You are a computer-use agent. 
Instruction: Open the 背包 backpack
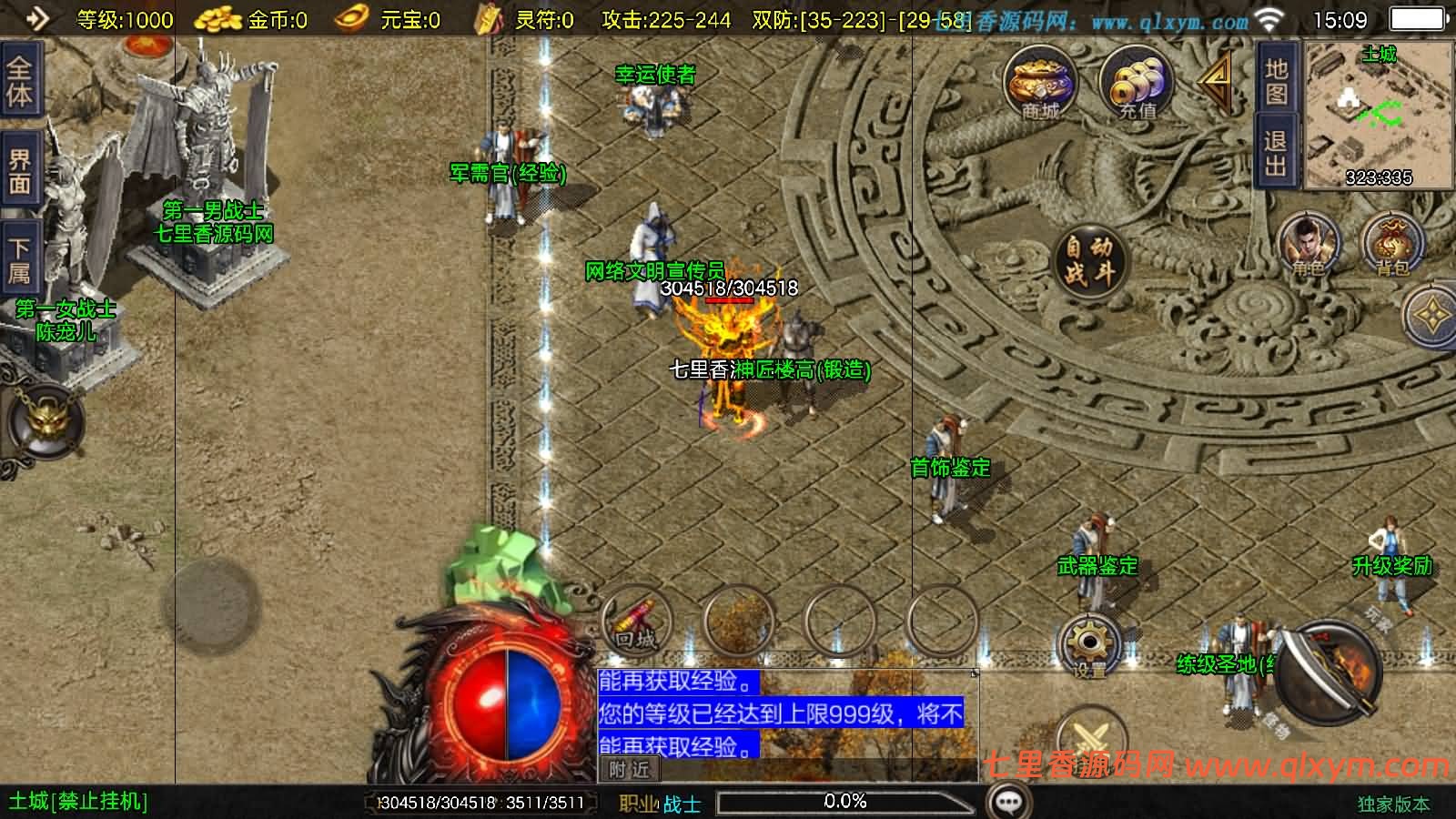tap(1391, 245)
